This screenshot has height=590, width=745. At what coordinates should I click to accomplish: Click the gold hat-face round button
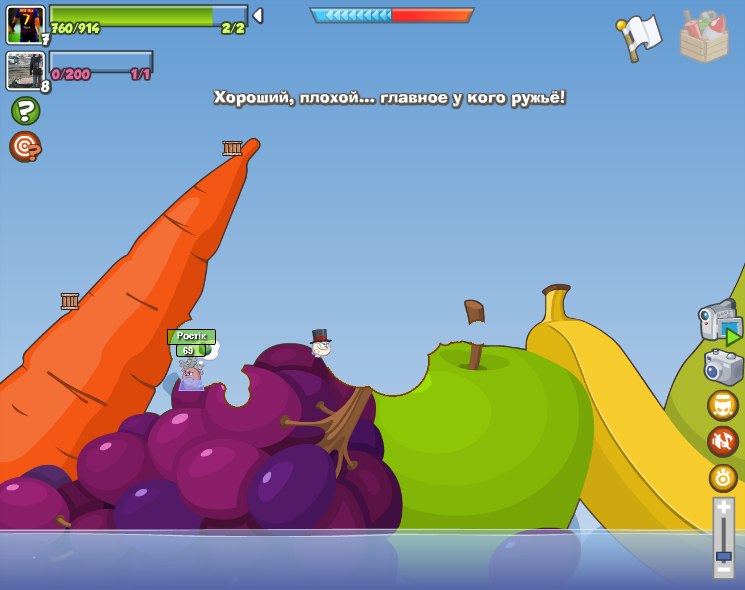(723, 405)
